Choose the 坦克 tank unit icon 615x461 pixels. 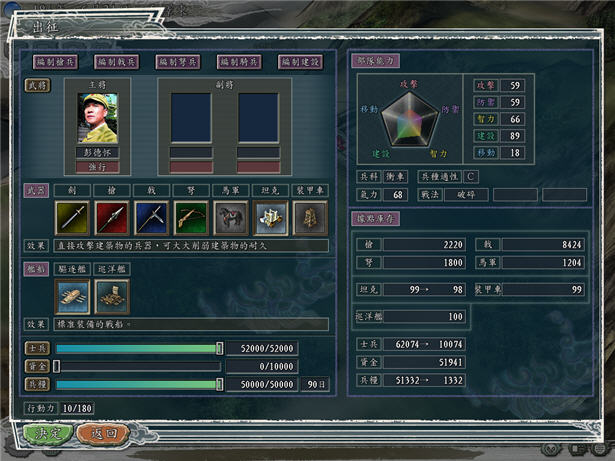coord(268,217)
